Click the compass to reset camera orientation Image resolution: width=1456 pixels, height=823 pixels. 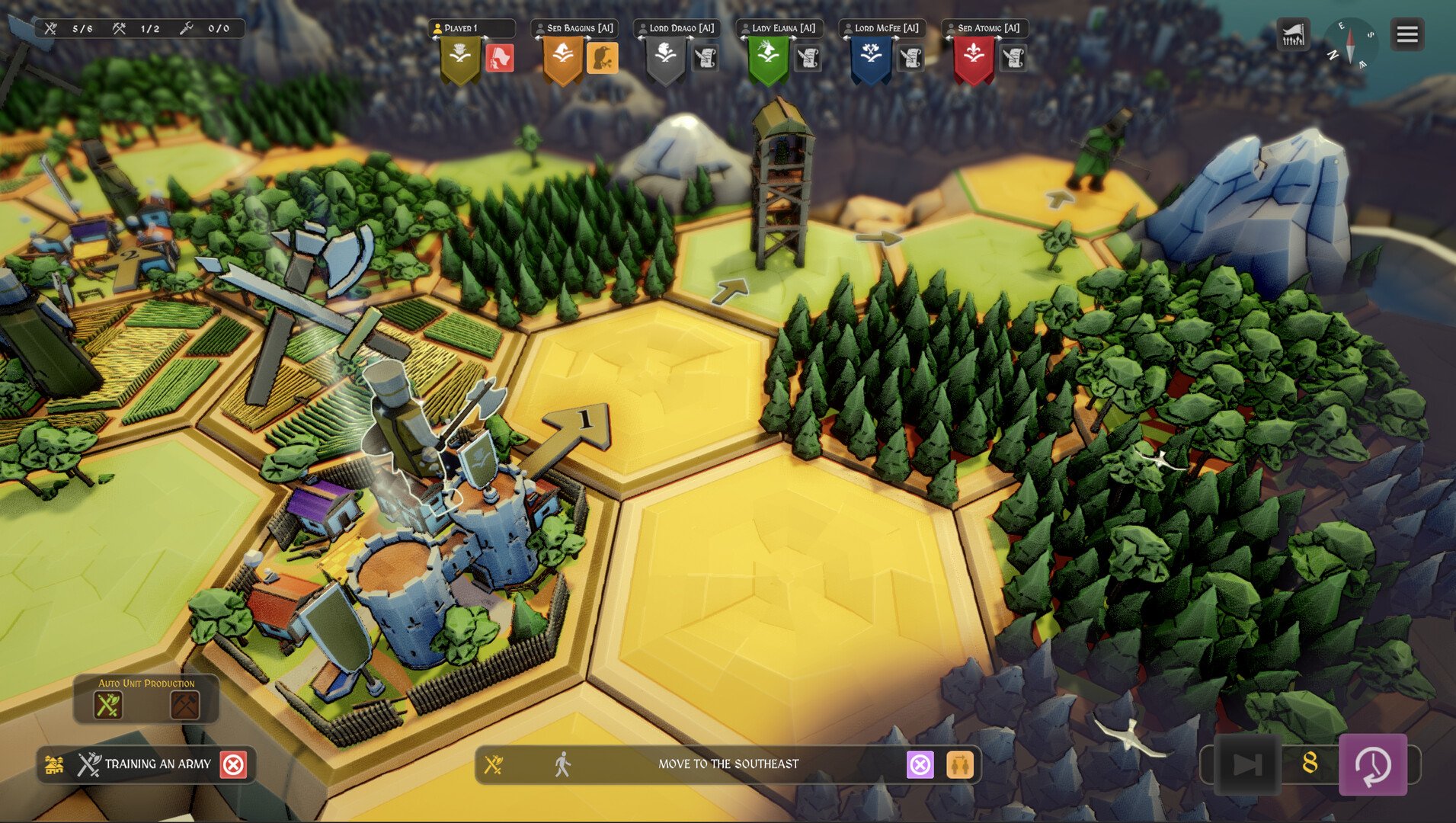click(x=1350, y=43)
